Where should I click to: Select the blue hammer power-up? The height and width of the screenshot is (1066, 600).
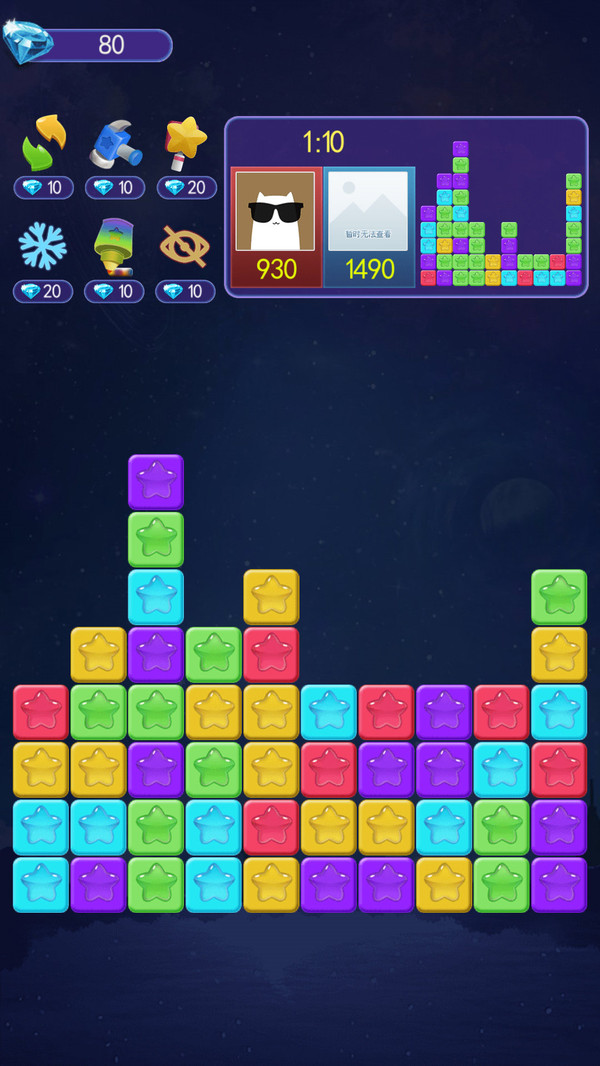click(x=114, y=144)
